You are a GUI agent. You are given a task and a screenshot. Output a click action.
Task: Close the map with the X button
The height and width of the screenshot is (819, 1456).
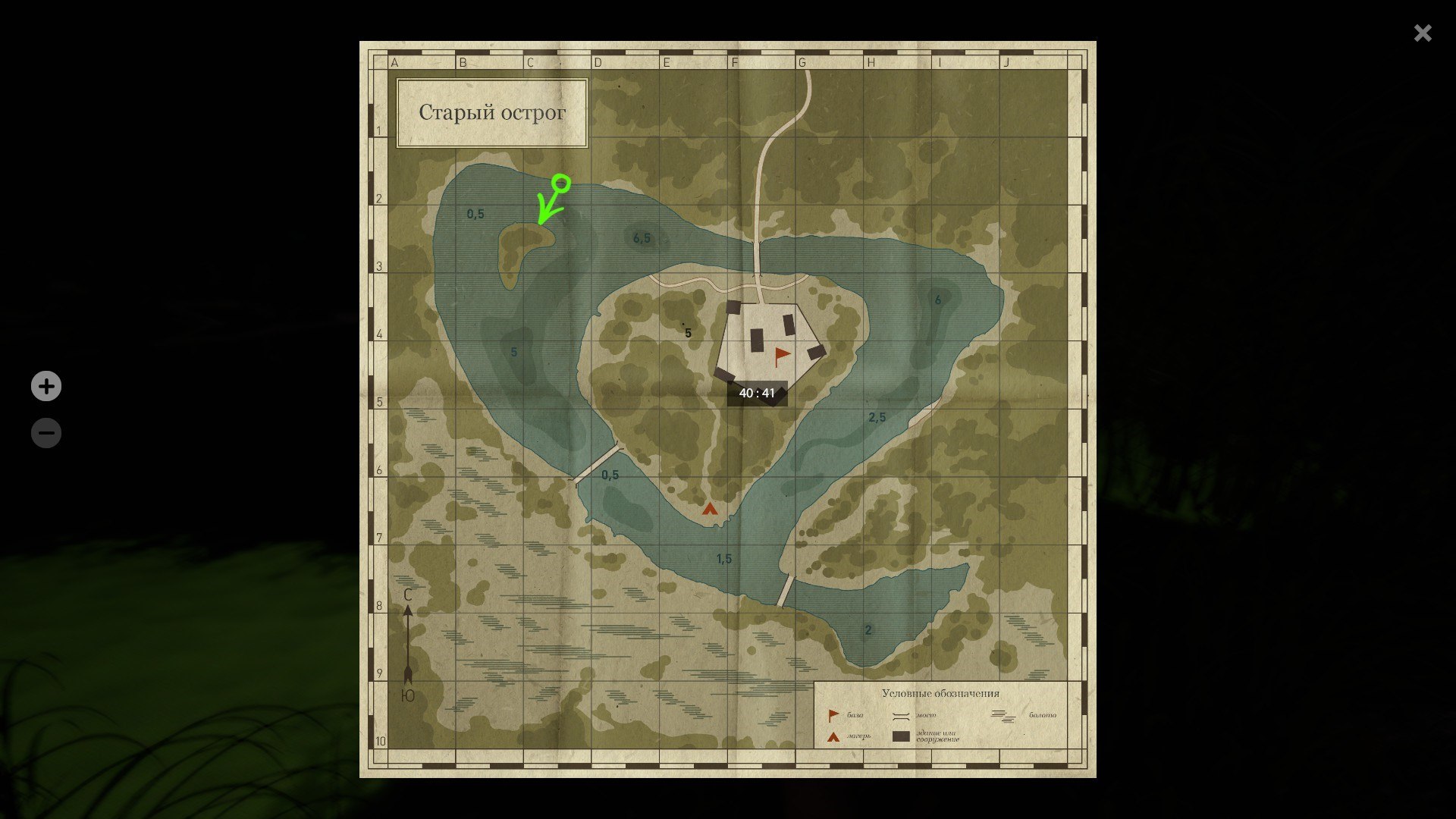(1423, 33)
